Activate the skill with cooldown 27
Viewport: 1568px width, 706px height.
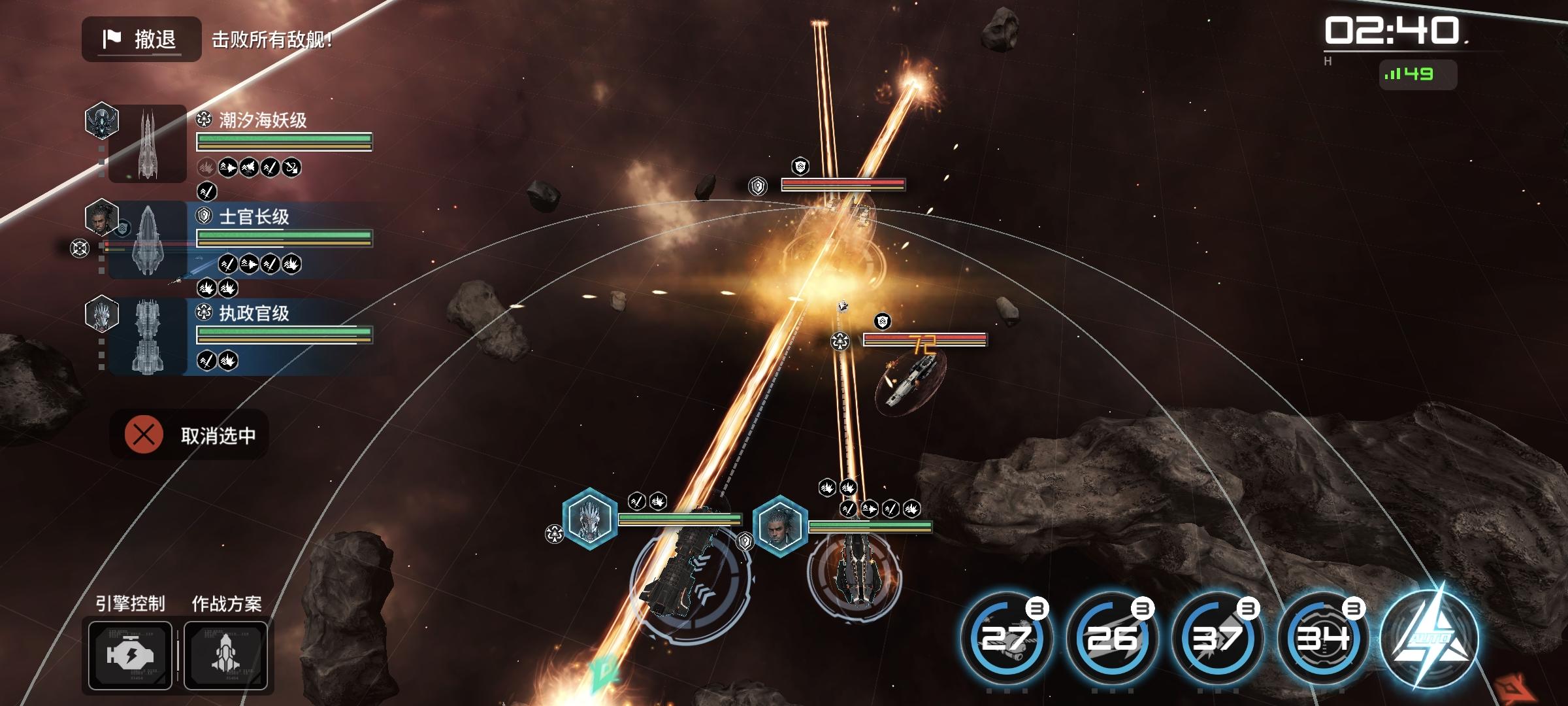click(x=1006, y=639)
